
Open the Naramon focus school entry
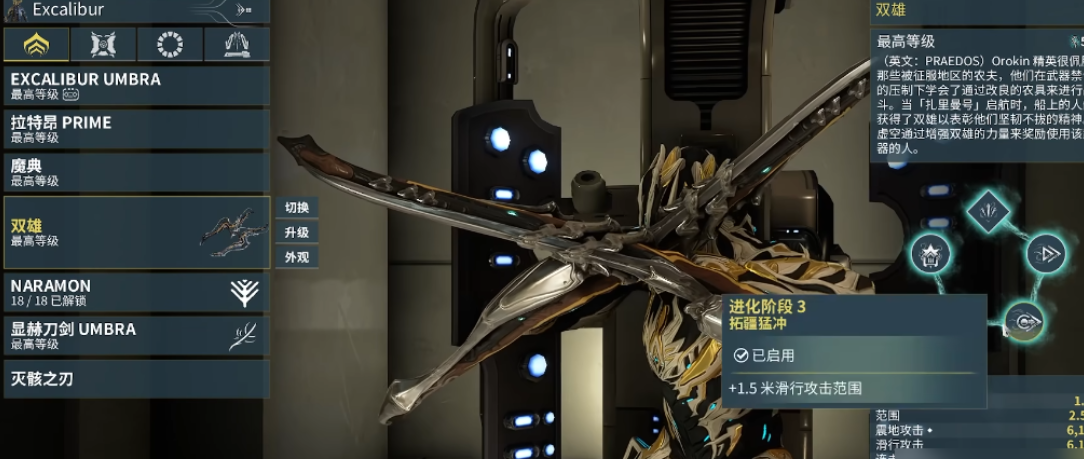[135, 292]
